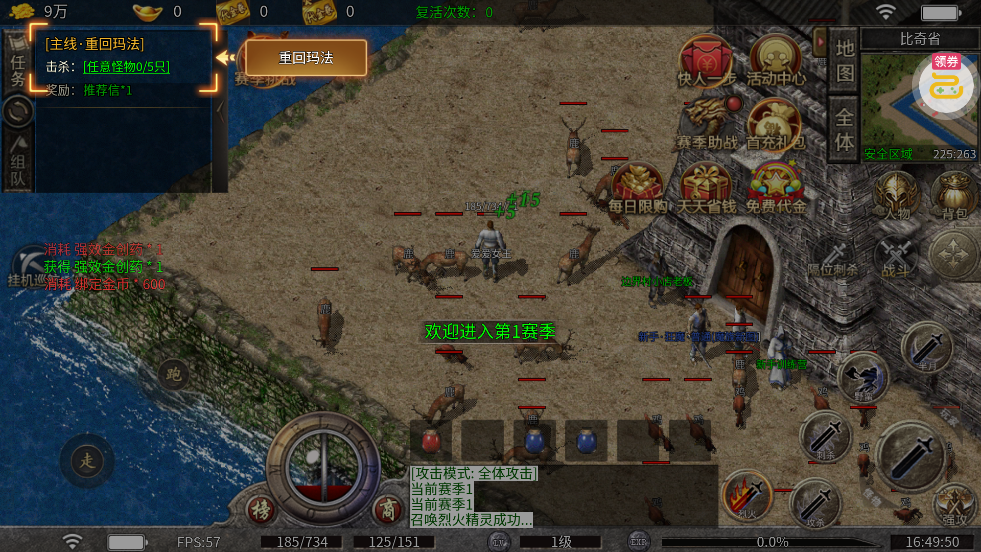Select the 全体 attack mode button
The height and width of the screenshot is (552, 981).
845,128
